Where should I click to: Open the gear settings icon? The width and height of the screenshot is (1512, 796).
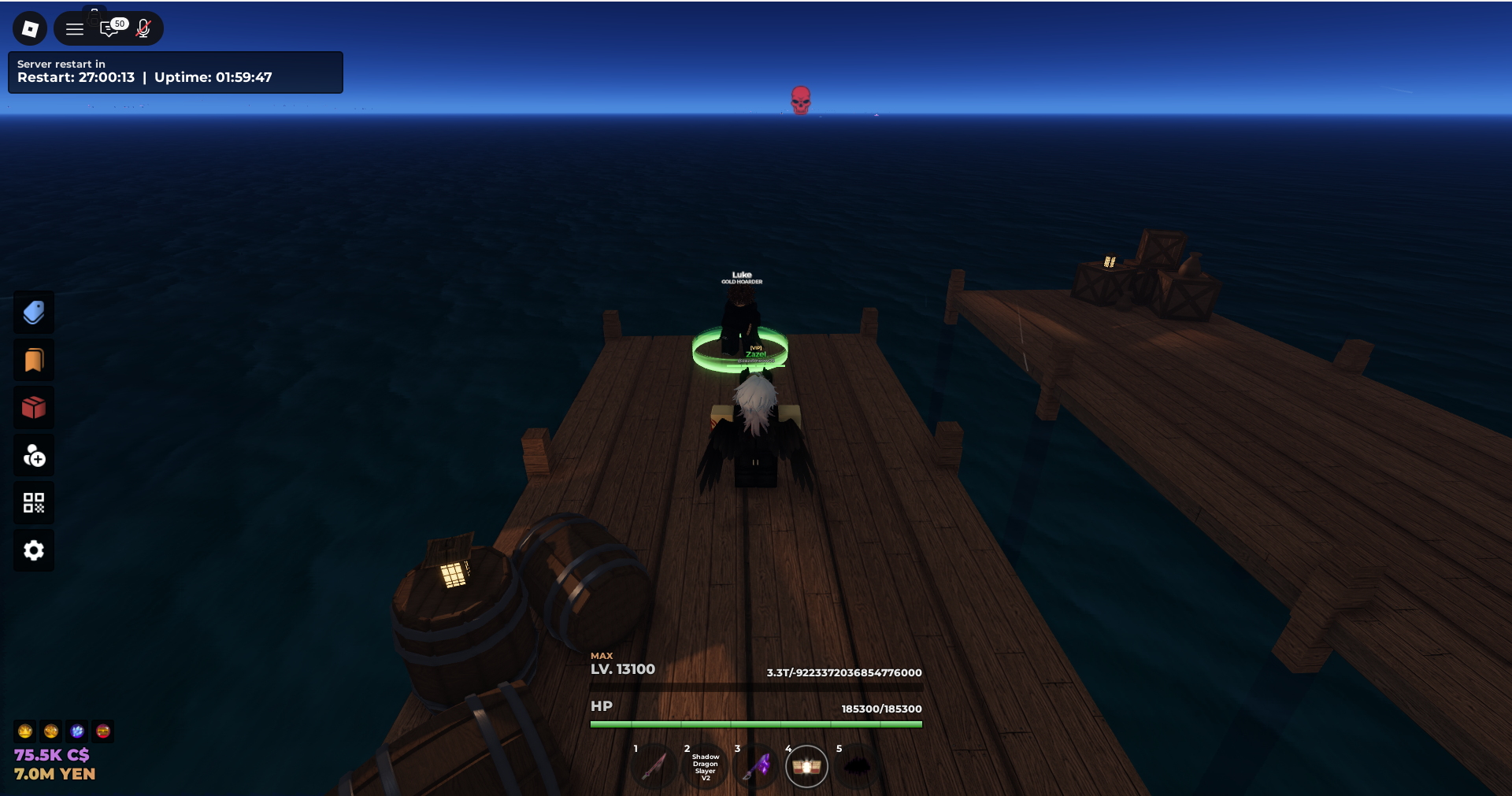34,550
